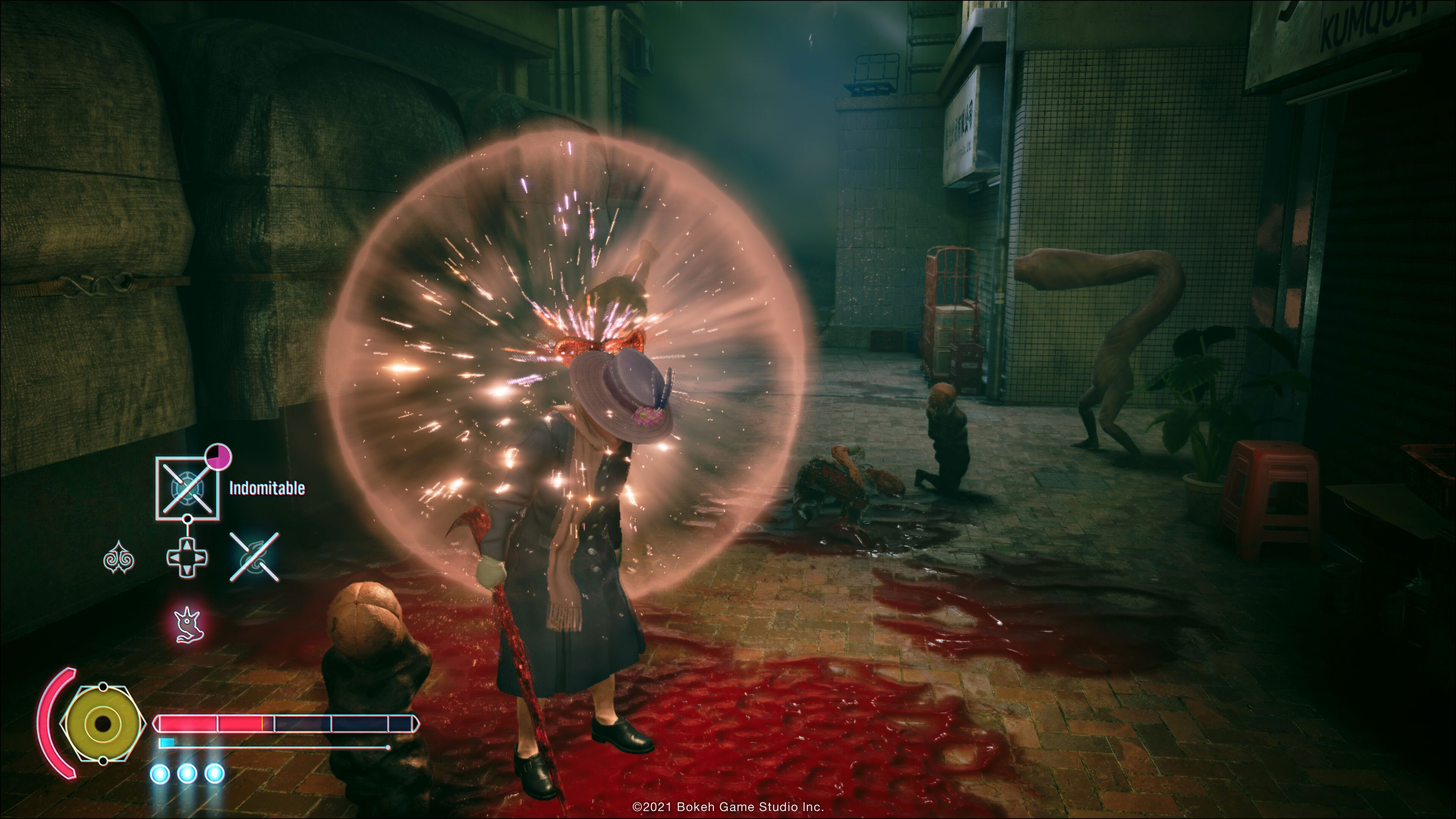Select the twin-spiral spade skill icon

(119, 559)
